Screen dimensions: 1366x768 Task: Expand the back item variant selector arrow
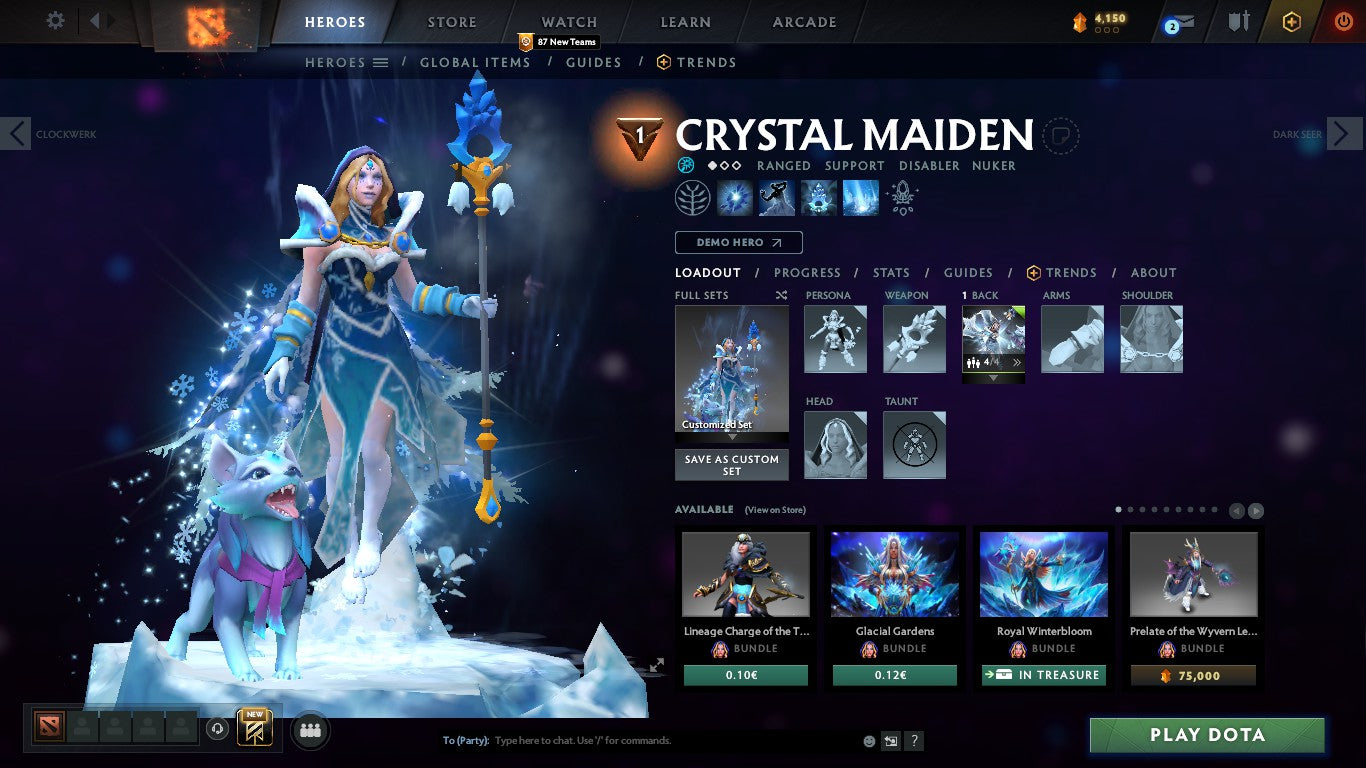993,377
